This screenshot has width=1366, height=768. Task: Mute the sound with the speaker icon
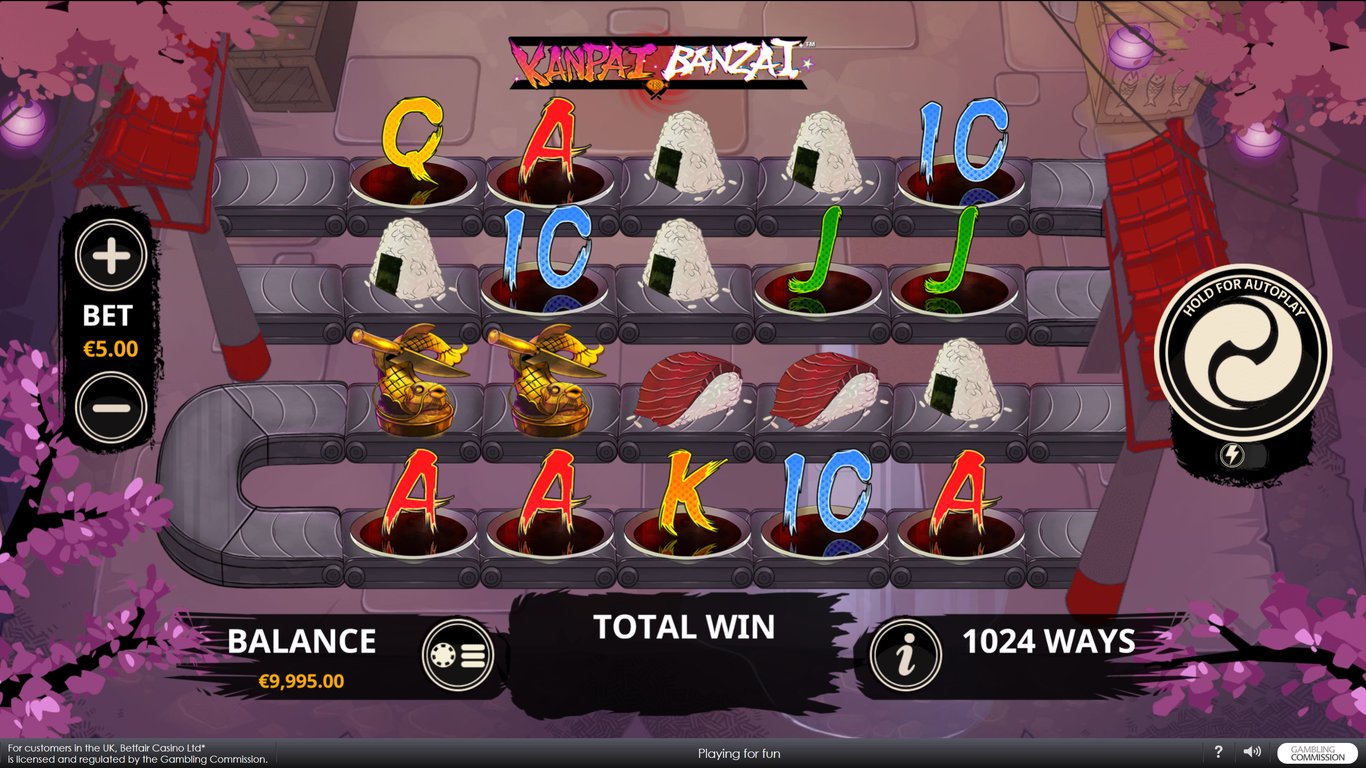(1251, 752)
